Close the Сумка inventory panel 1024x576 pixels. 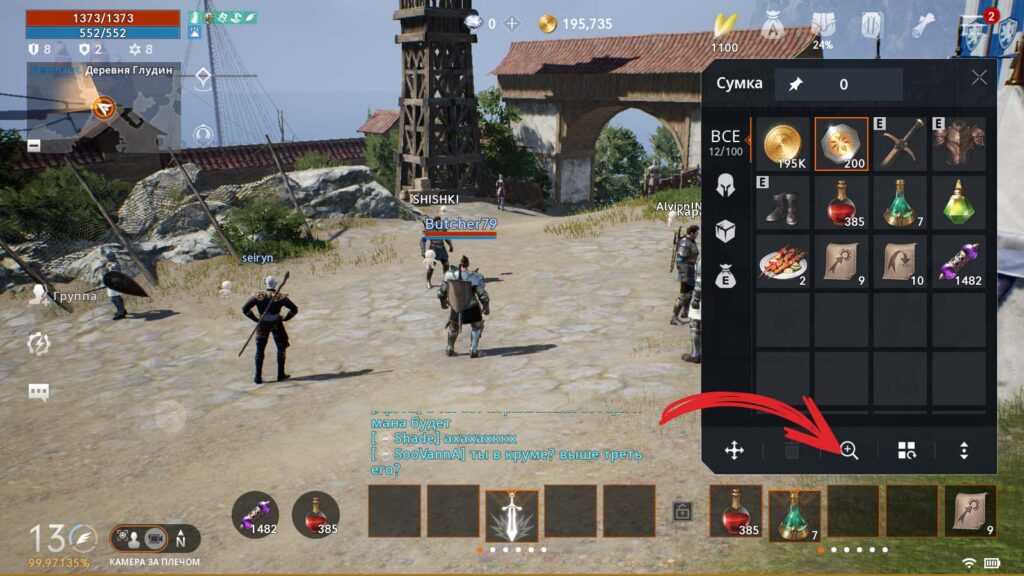click(x=979, y=78)
